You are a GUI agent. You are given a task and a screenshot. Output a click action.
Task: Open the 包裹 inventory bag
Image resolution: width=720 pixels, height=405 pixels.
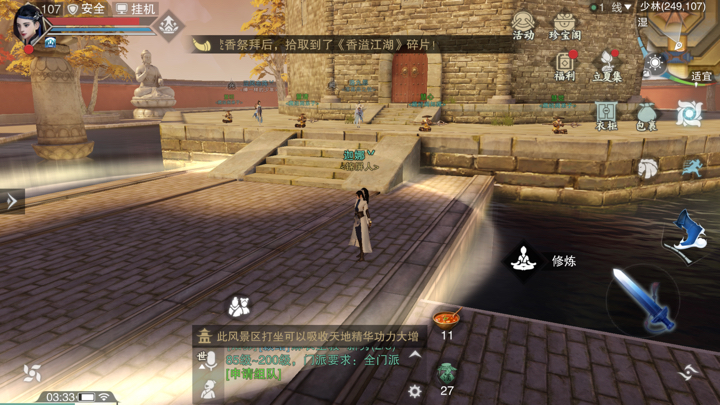pyautogui.click(x=647, y=114)
